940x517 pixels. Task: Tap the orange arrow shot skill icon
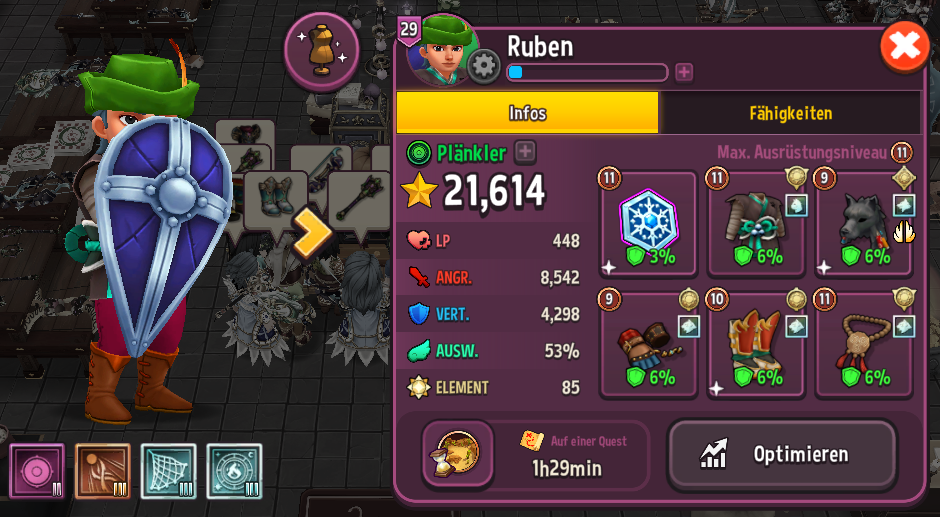pyautogui.click(x=103, y=471)
